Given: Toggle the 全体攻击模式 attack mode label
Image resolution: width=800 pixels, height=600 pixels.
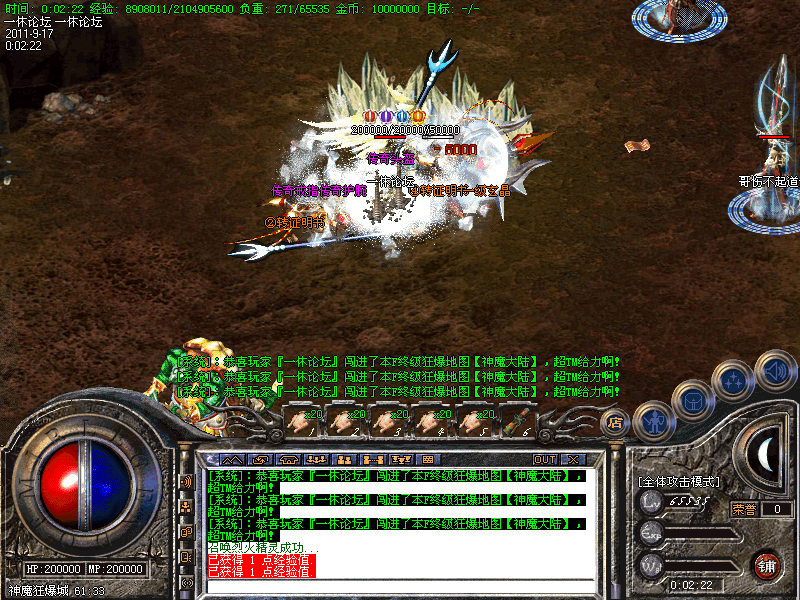Looking at the screenshot, I should coord(680,481).
